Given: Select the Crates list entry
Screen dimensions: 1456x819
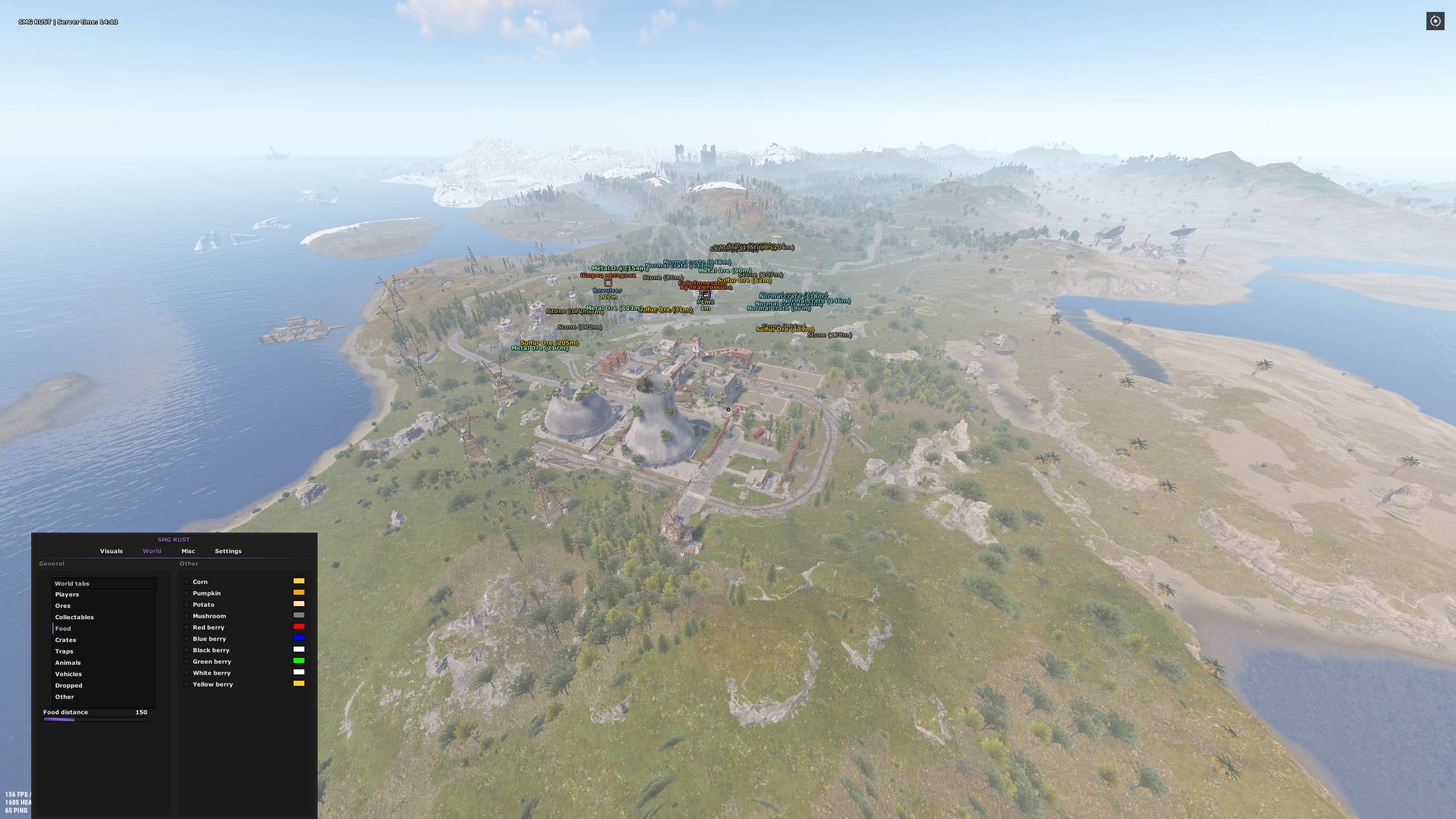Looking at the screenshot, I should [65, 640].
